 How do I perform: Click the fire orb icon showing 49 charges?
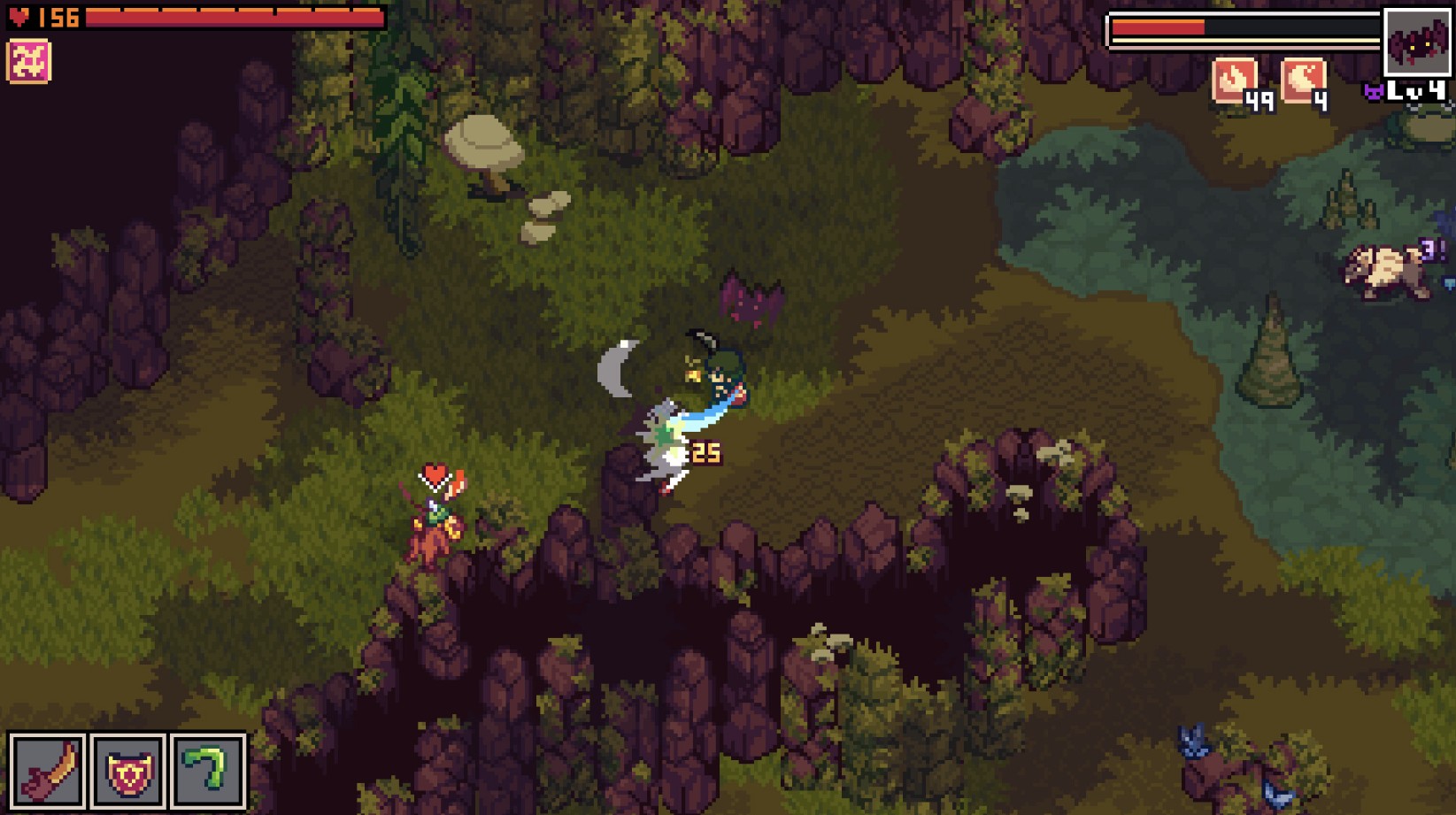pyautogui.click(x=1234, y=80)
